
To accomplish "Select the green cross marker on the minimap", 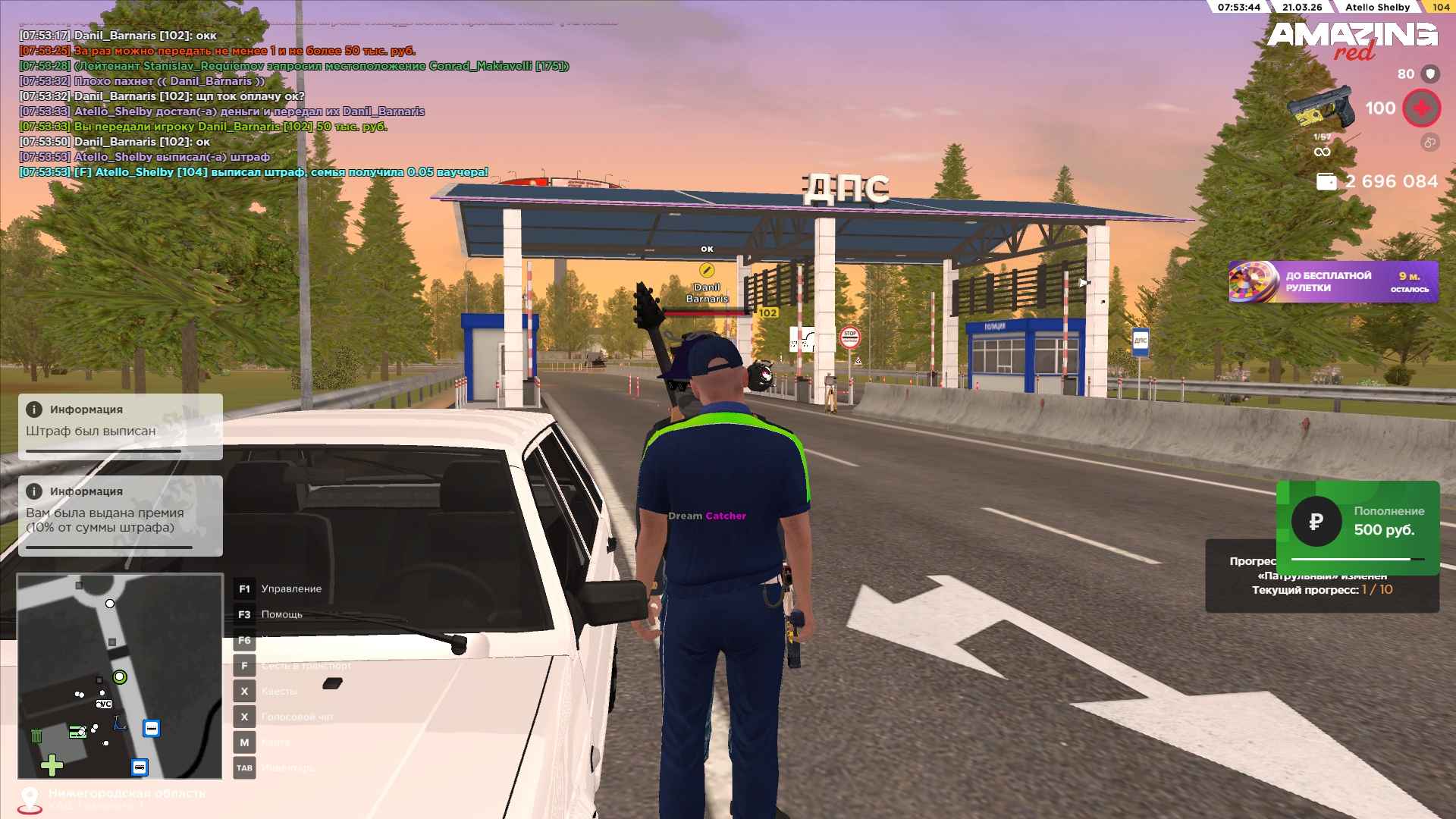I will pos(52,765).
